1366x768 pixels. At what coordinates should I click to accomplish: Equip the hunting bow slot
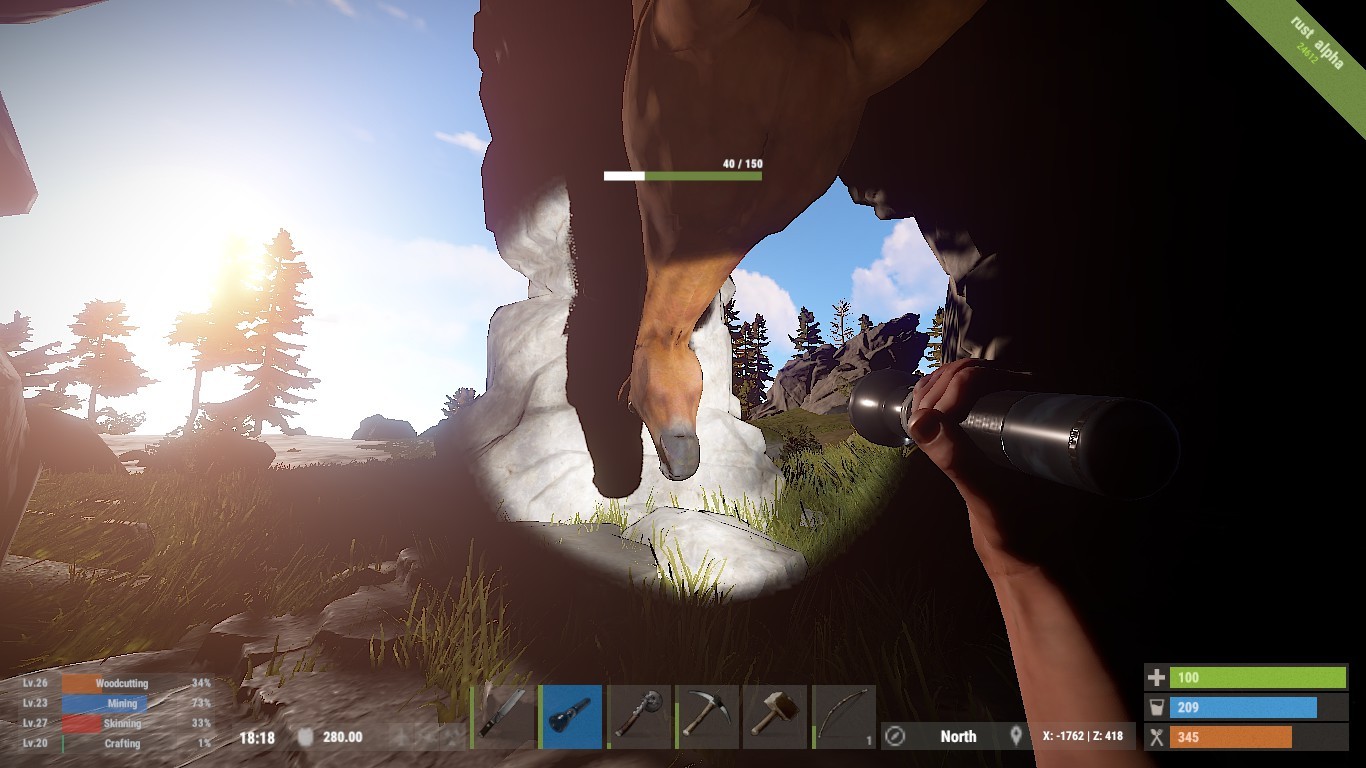tap(843, 716)
